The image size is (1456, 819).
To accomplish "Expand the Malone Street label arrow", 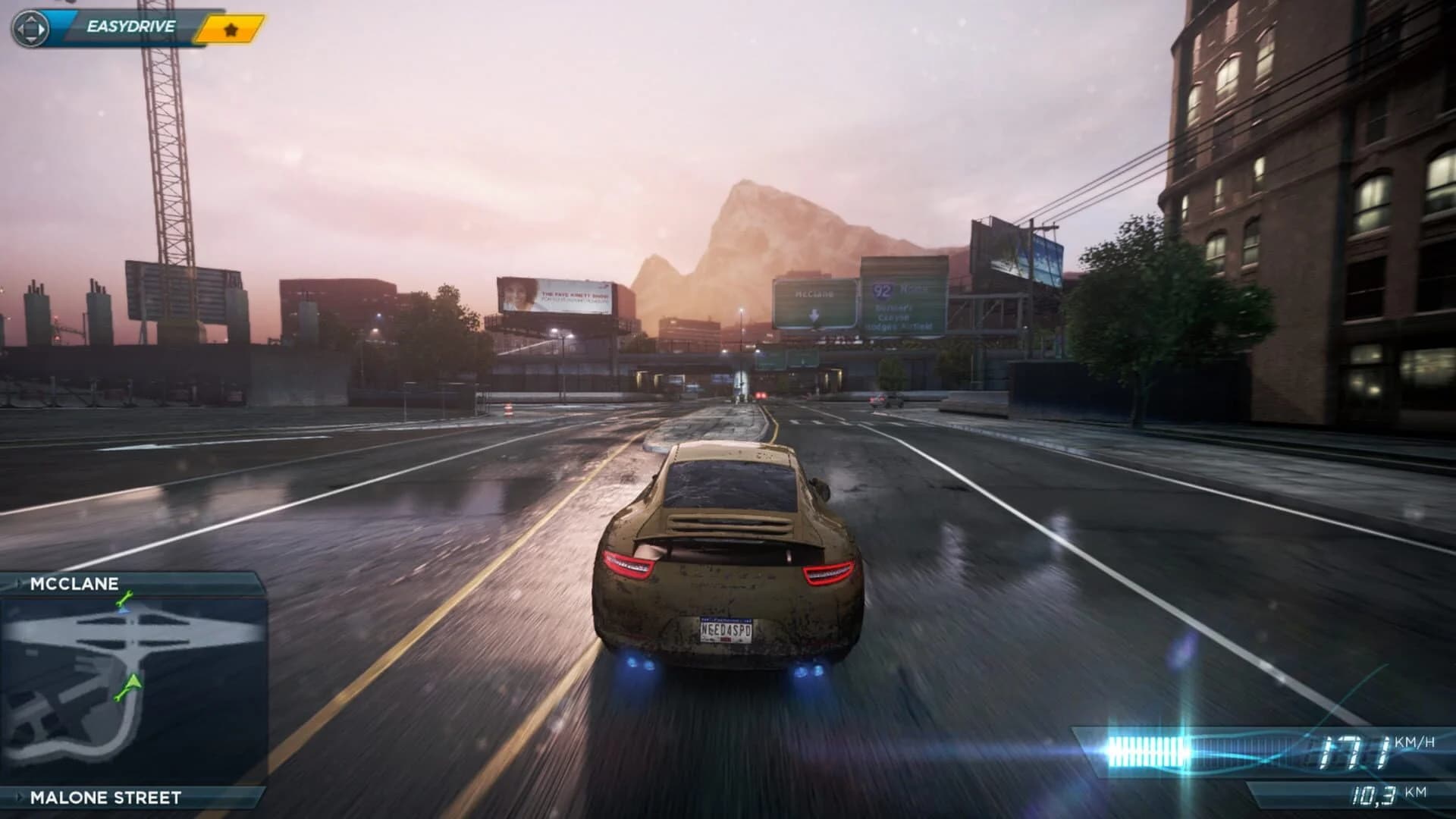I will point(20,797).
